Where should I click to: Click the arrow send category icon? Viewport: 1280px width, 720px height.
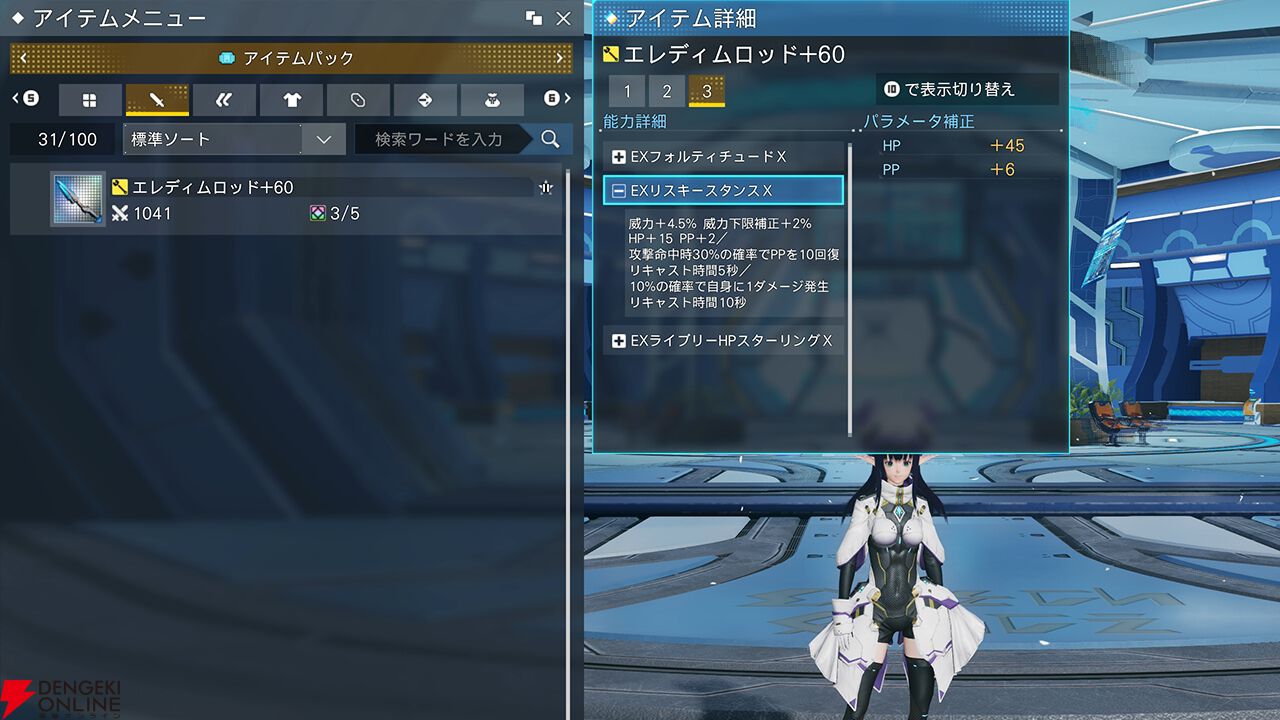424,100
